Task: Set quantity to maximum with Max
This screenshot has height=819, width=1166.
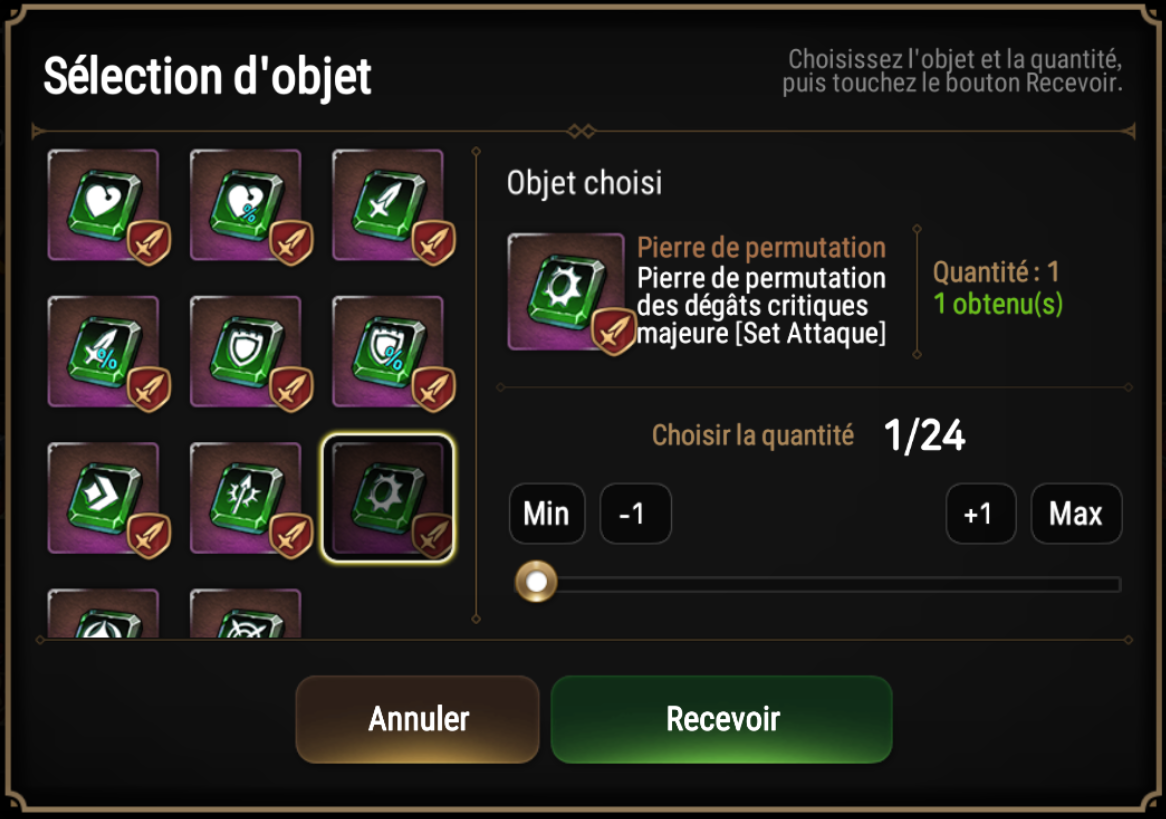Action: pos(1076,514)
